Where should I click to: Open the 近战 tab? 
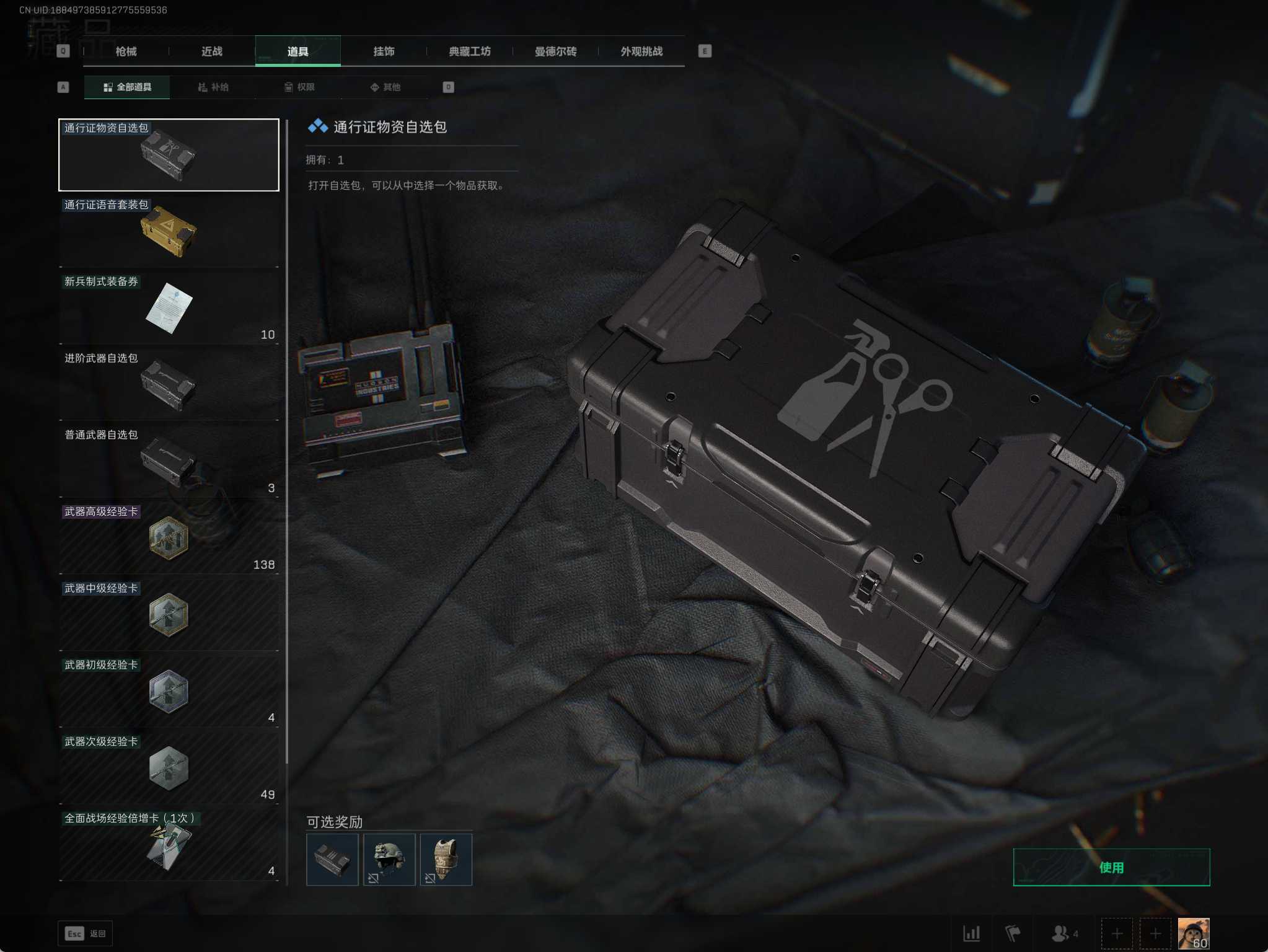[212, 51]
